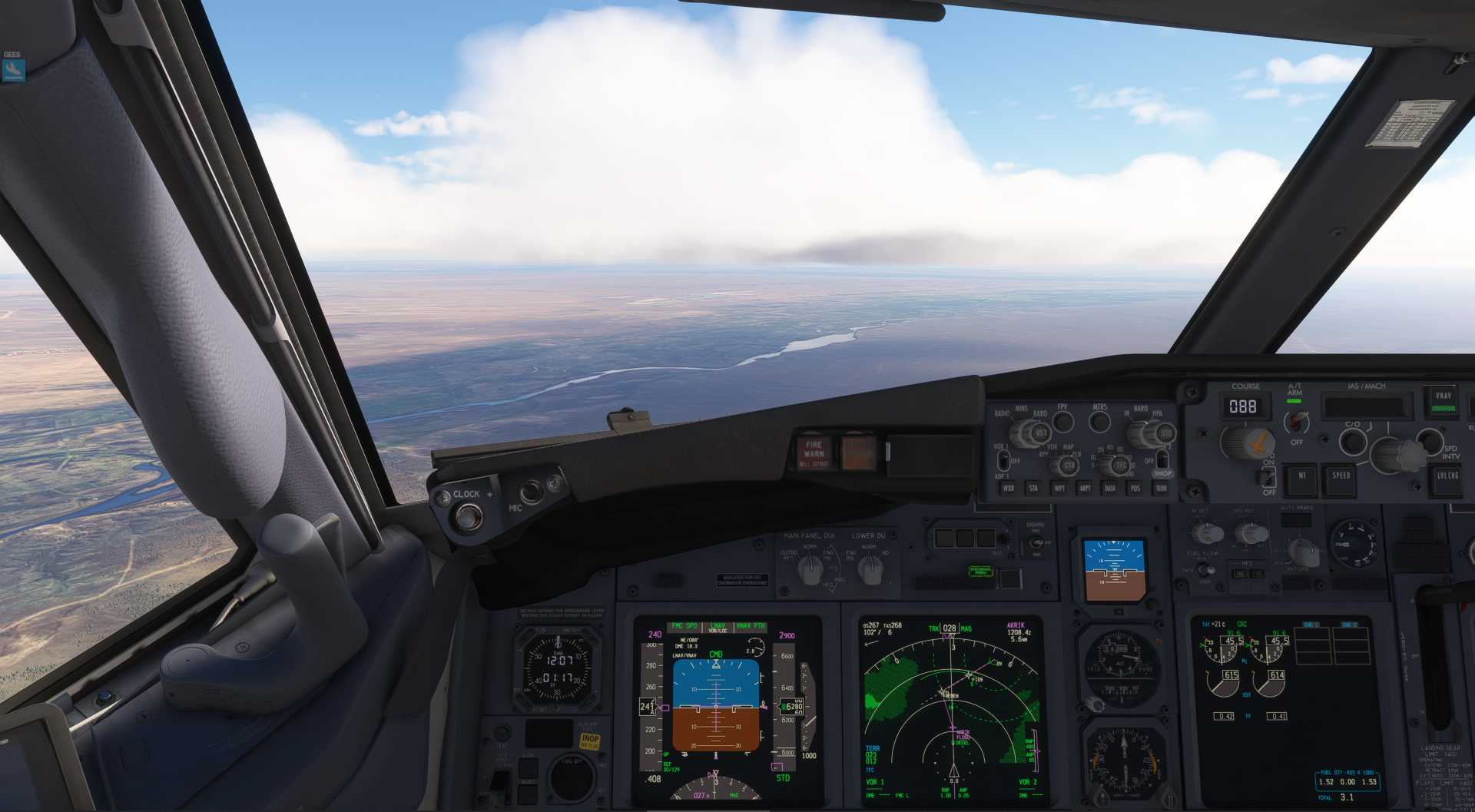Viewport: 1475px width, 812px height.
Task: Flip the A/T ARM switch
Action: (1297, 422)
